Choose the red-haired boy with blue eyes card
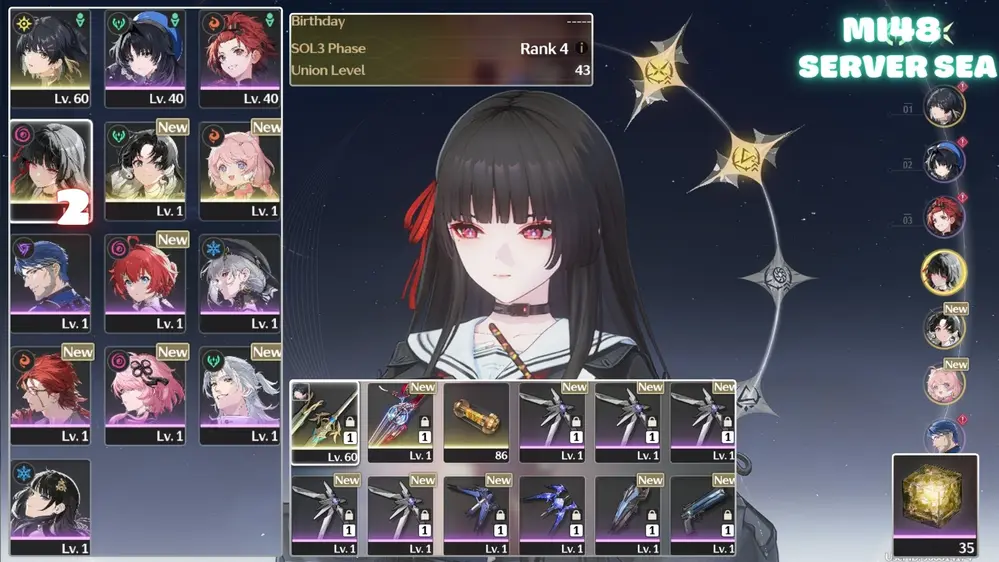The height and width of the screenshot is (562, 999). 145,282
